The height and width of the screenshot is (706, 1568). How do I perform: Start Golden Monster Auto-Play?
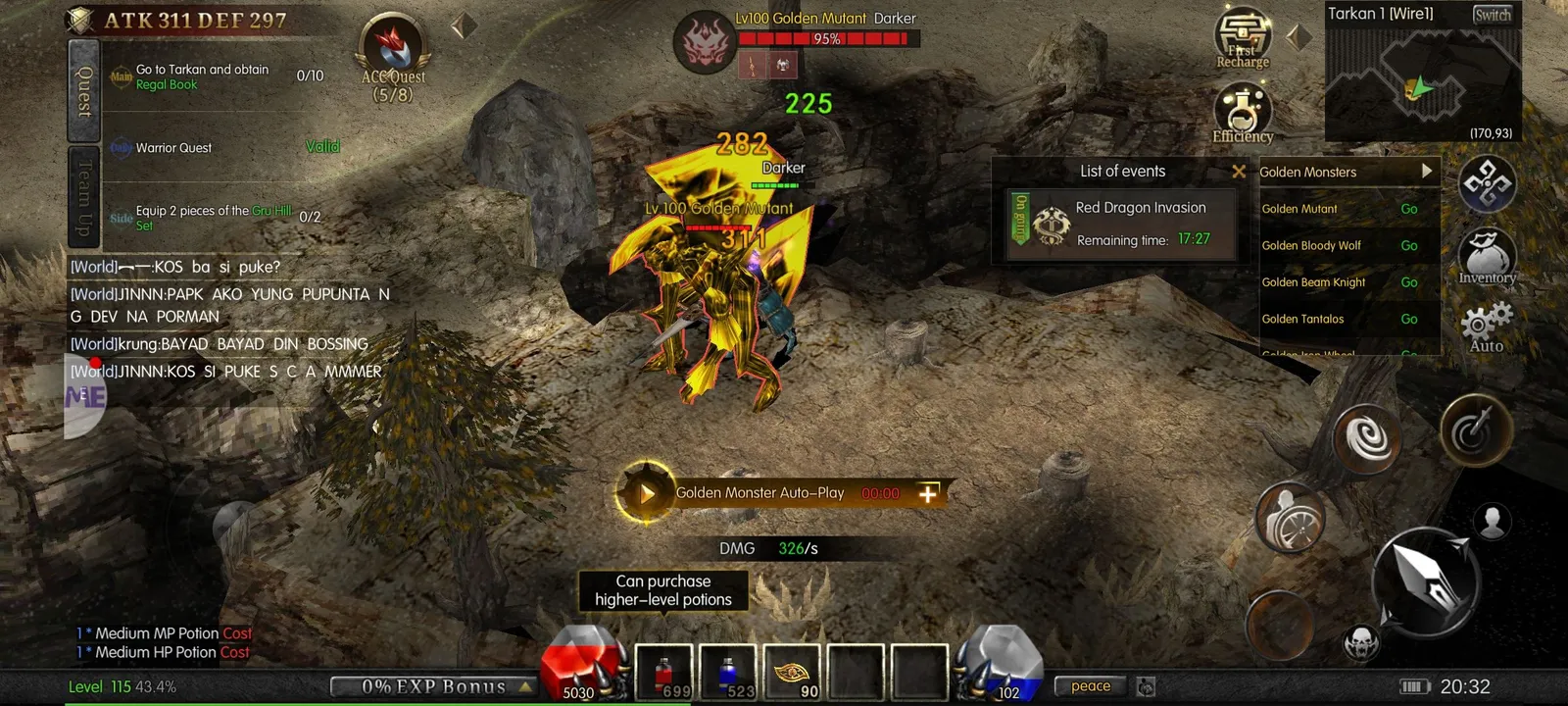(646, 493)
